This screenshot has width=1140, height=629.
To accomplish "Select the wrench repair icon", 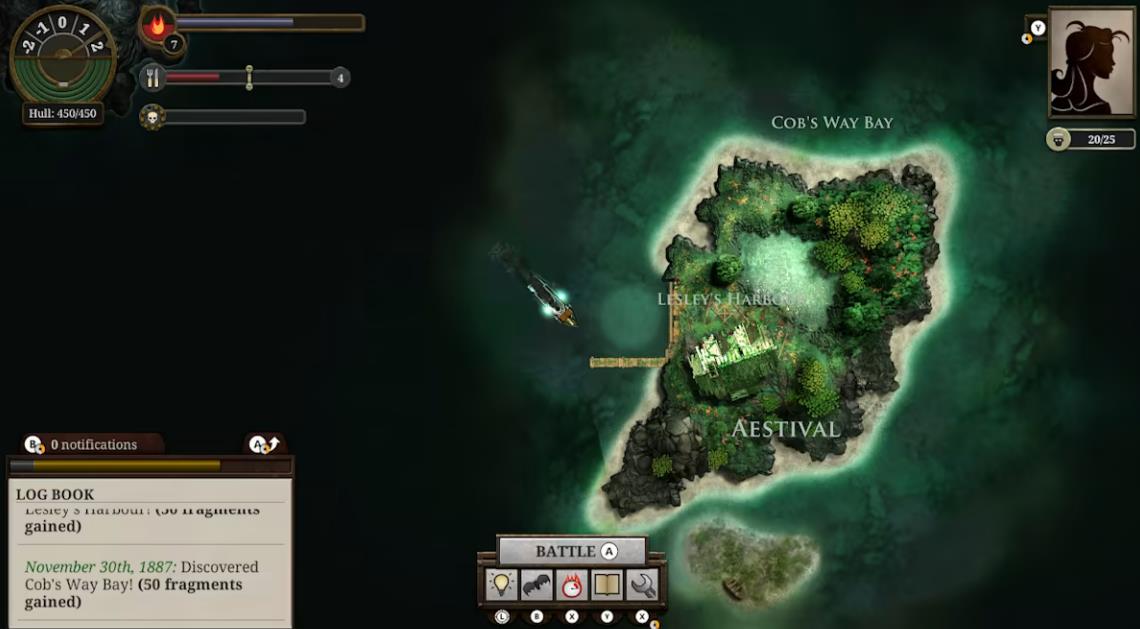I will 642,585.
